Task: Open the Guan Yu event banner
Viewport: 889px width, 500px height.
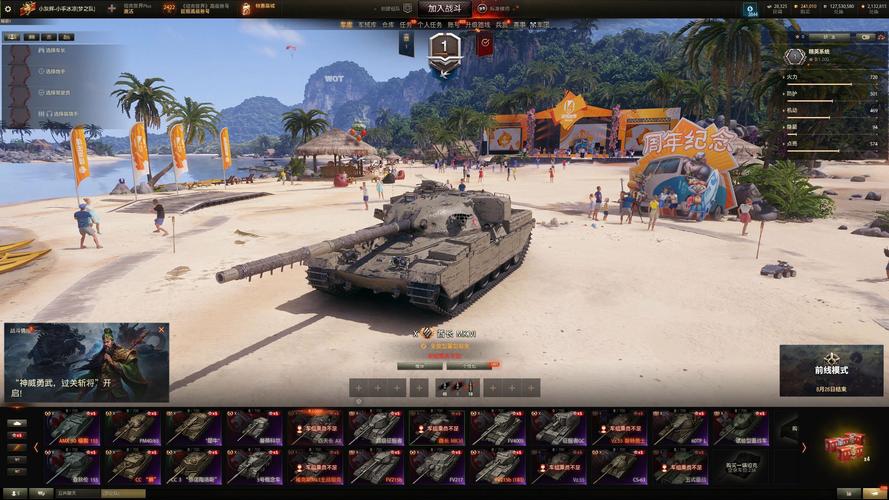Action: coord(86,361)
